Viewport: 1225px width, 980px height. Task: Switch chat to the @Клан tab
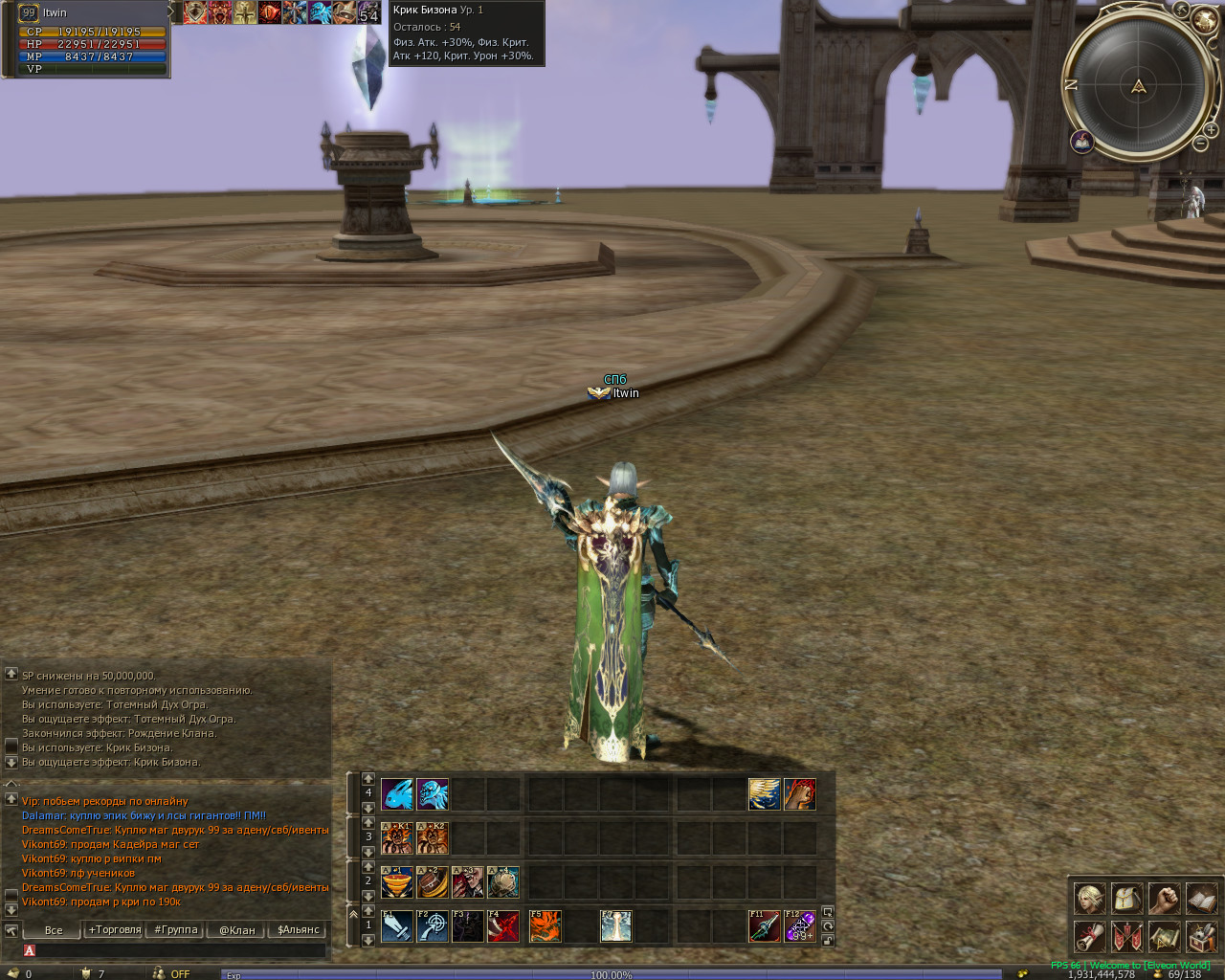click(237, 929)
